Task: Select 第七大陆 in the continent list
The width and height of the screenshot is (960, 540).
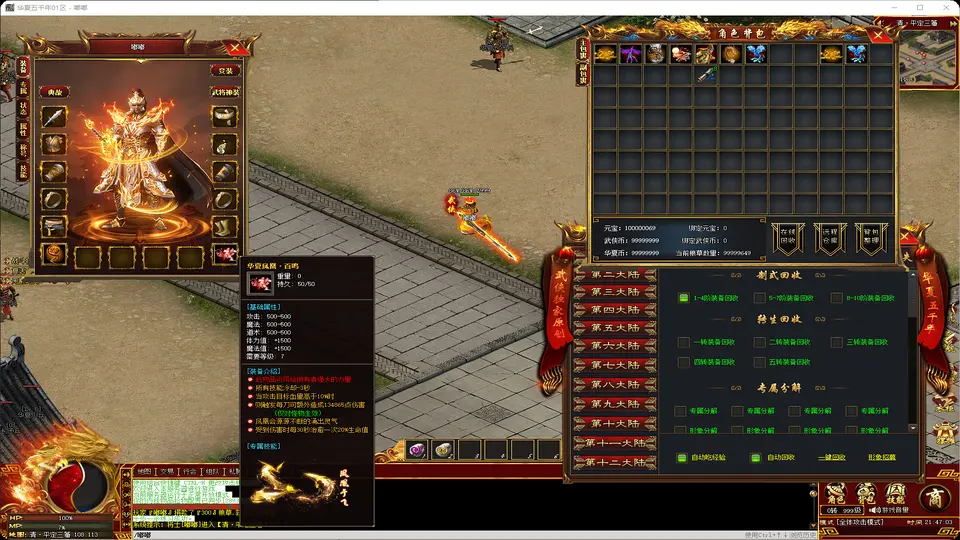Action: click(x=614, y=365)
